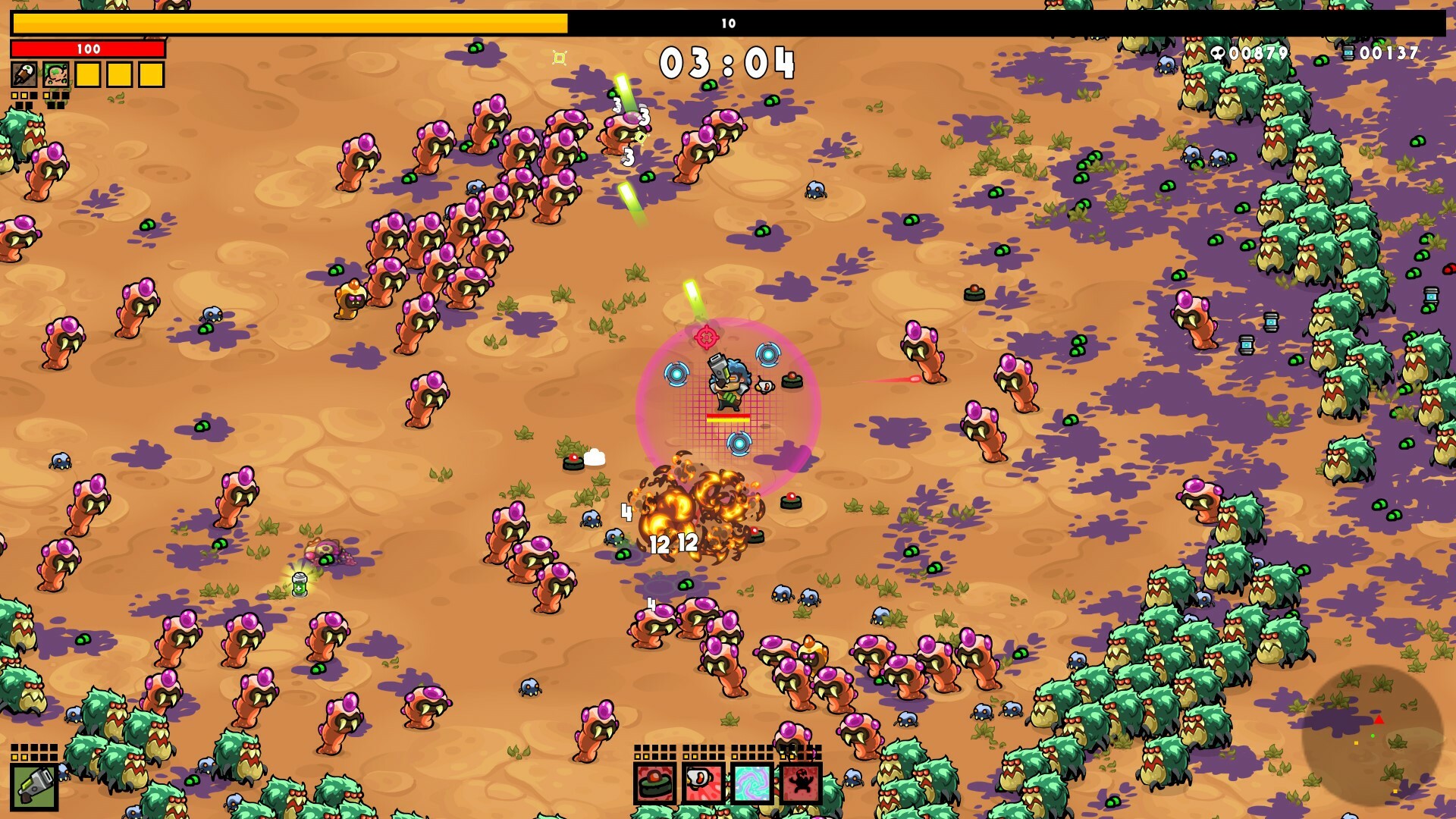Toggle the first upgrade pip under the drill weapon
The height and width of the screenshot is (819, 1456).
[15, 96]
